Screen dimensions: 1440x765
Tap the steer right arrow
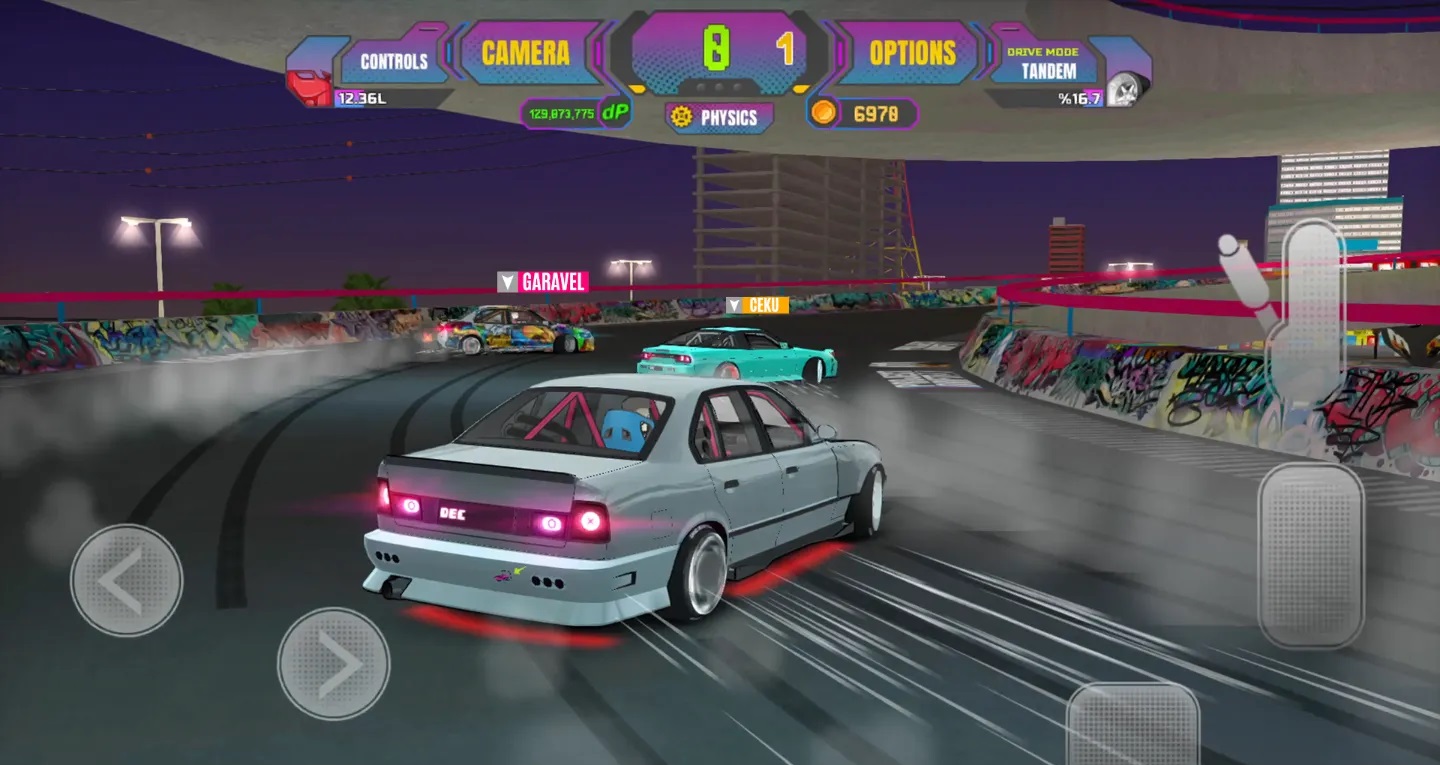[333, 663]
